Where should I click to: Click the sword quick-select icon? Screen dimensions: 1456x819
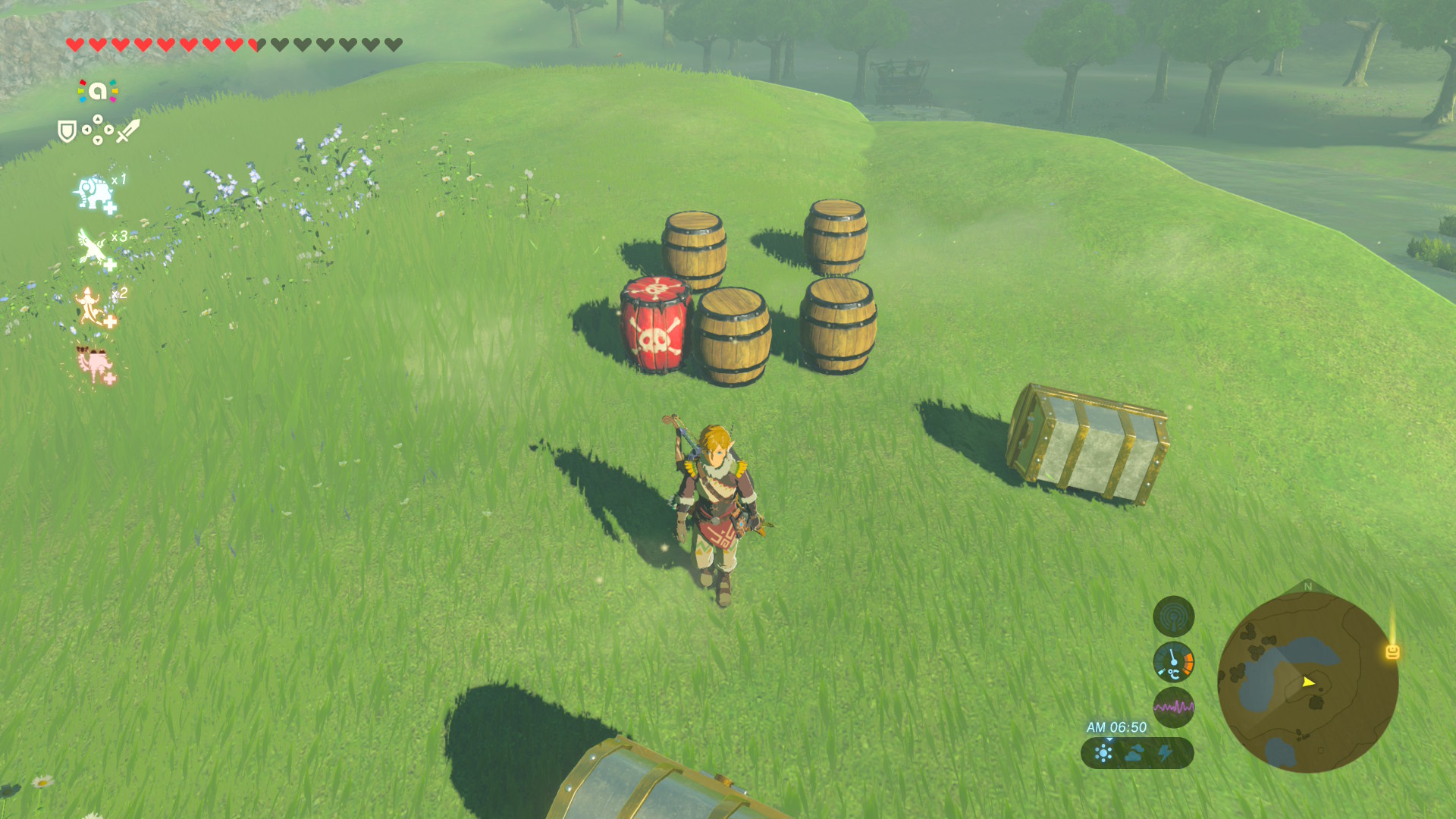(x=128, y=130)
